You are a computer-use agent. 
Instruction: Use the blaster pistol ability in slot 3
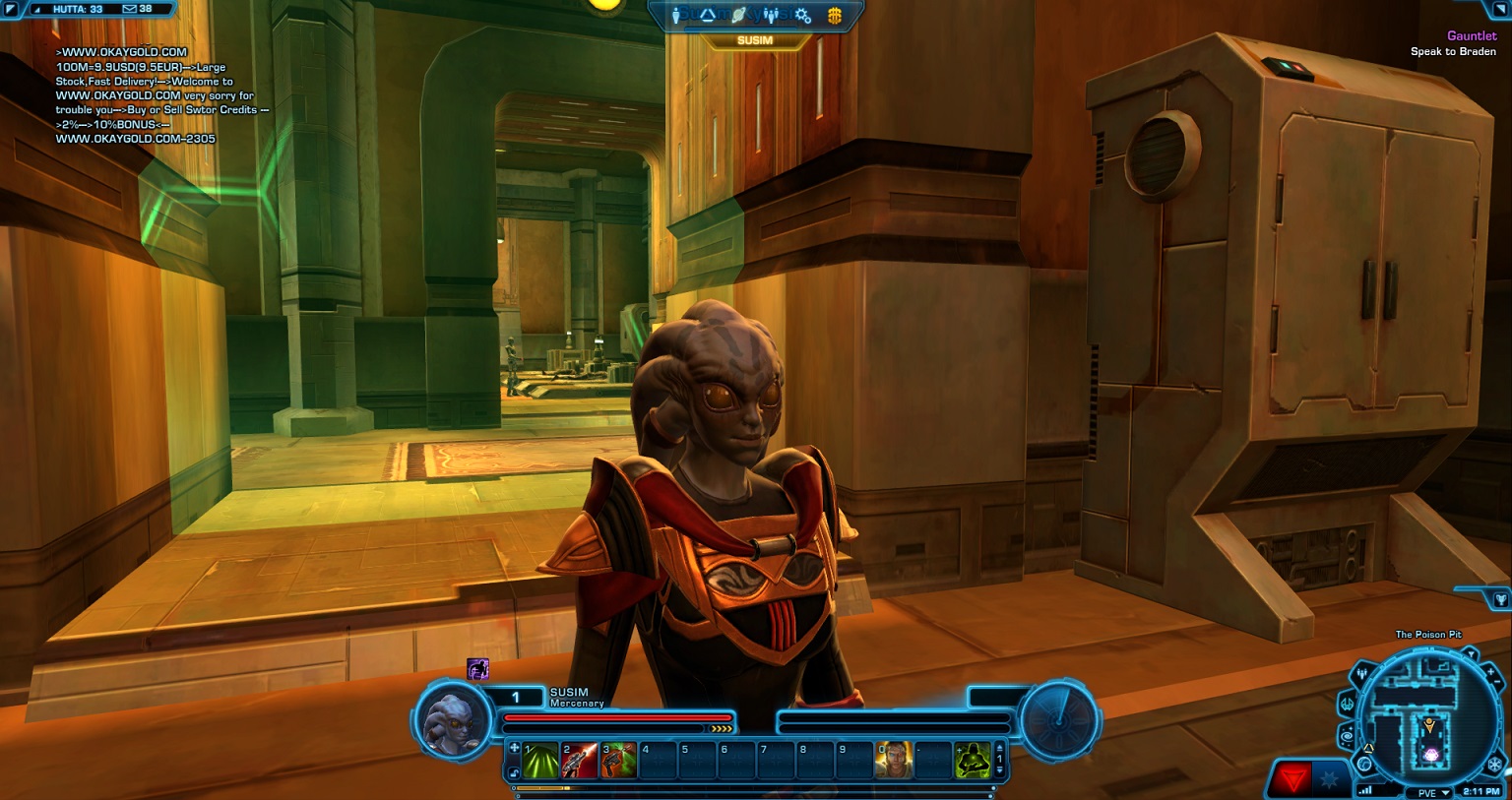point(619,761)
